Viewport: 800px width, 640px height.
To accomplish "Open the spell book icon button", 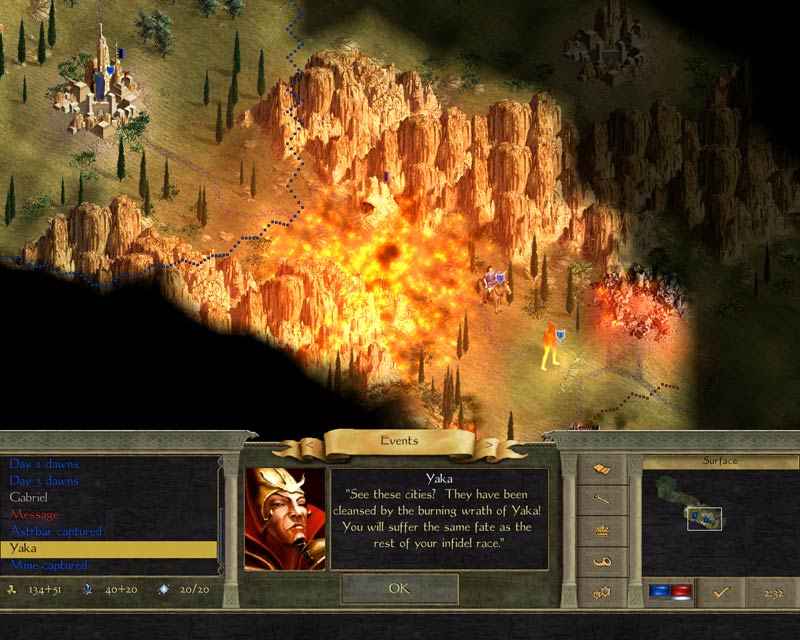I will (602, 468).
